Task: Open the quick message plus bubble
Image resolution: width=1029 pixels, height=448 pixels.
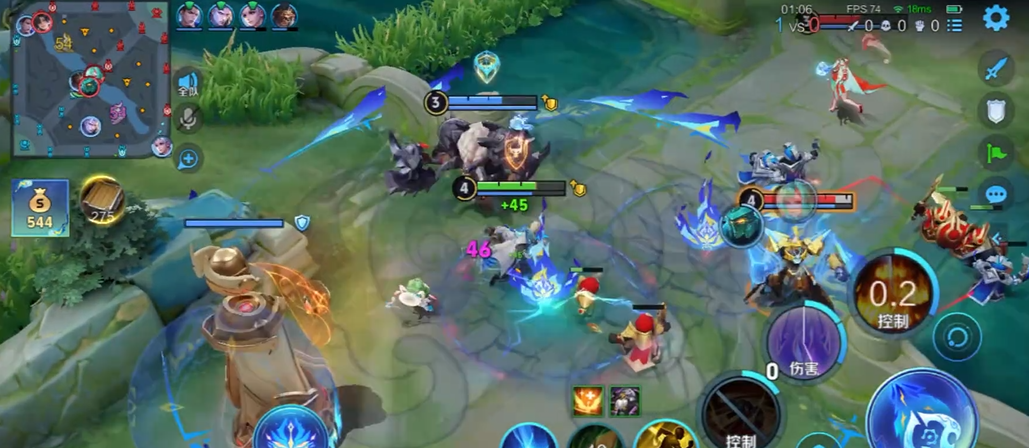Action: [x=187, y=157]
